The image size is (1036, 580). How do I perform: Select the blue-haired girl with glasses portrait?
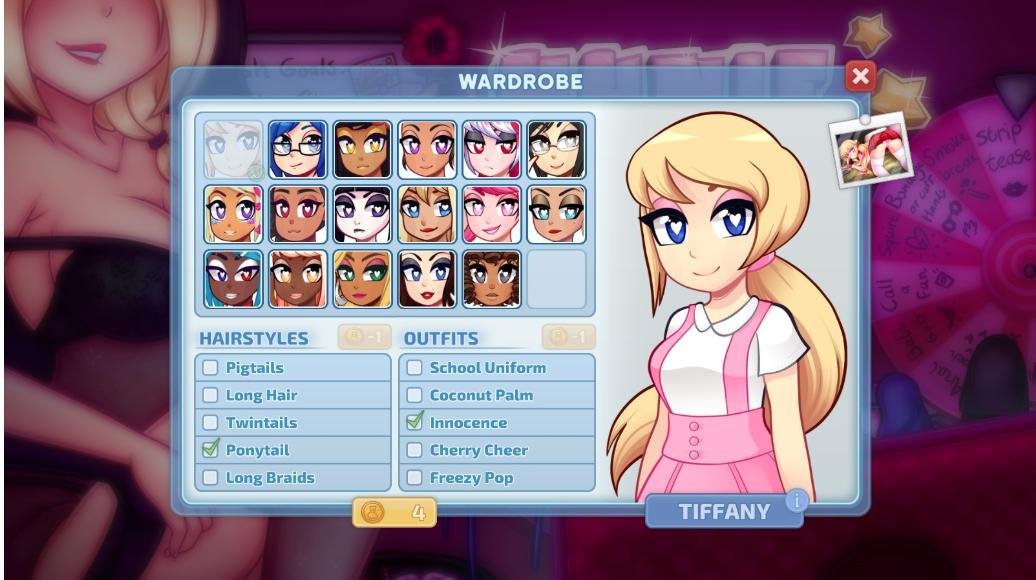(298, 150)
